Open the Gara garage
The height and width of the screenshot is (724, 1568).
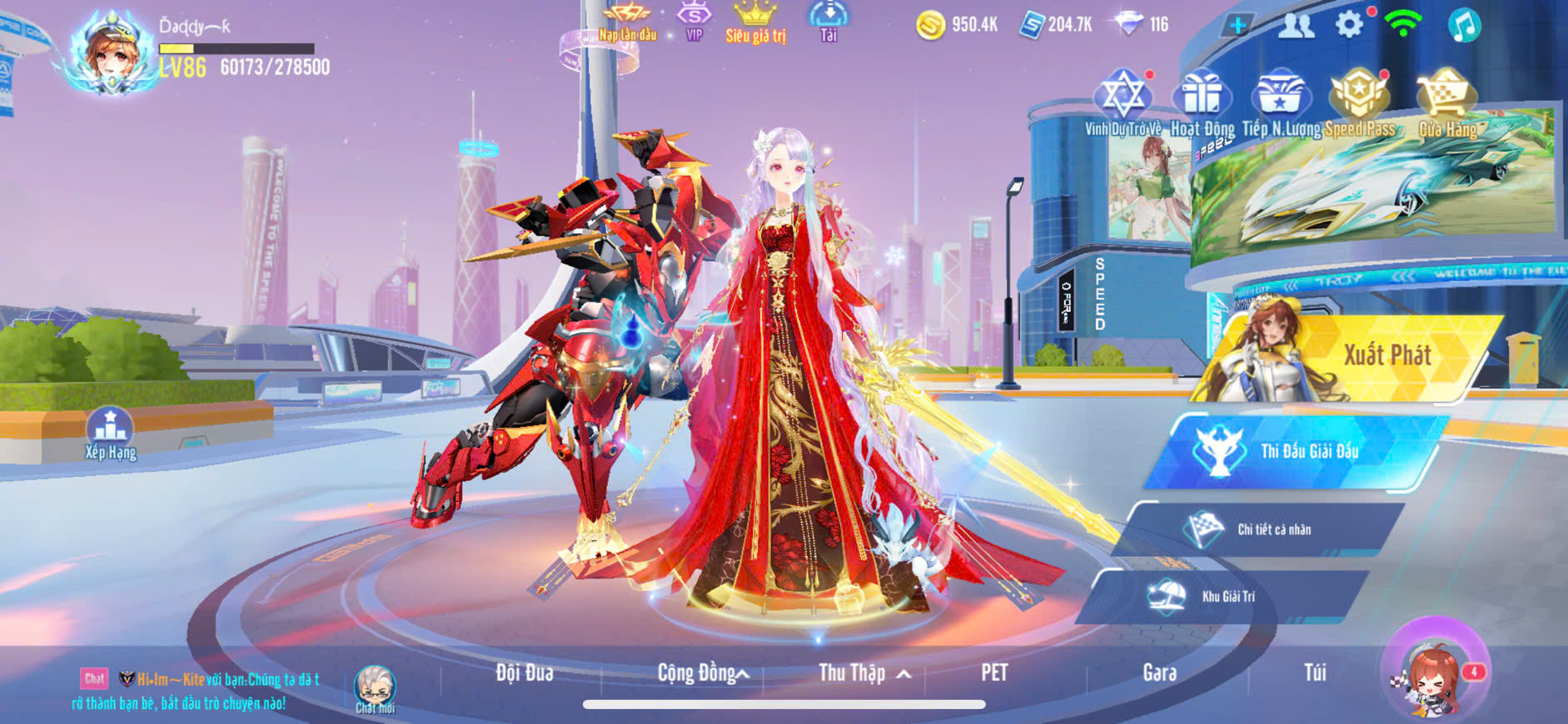point(1159,672)
